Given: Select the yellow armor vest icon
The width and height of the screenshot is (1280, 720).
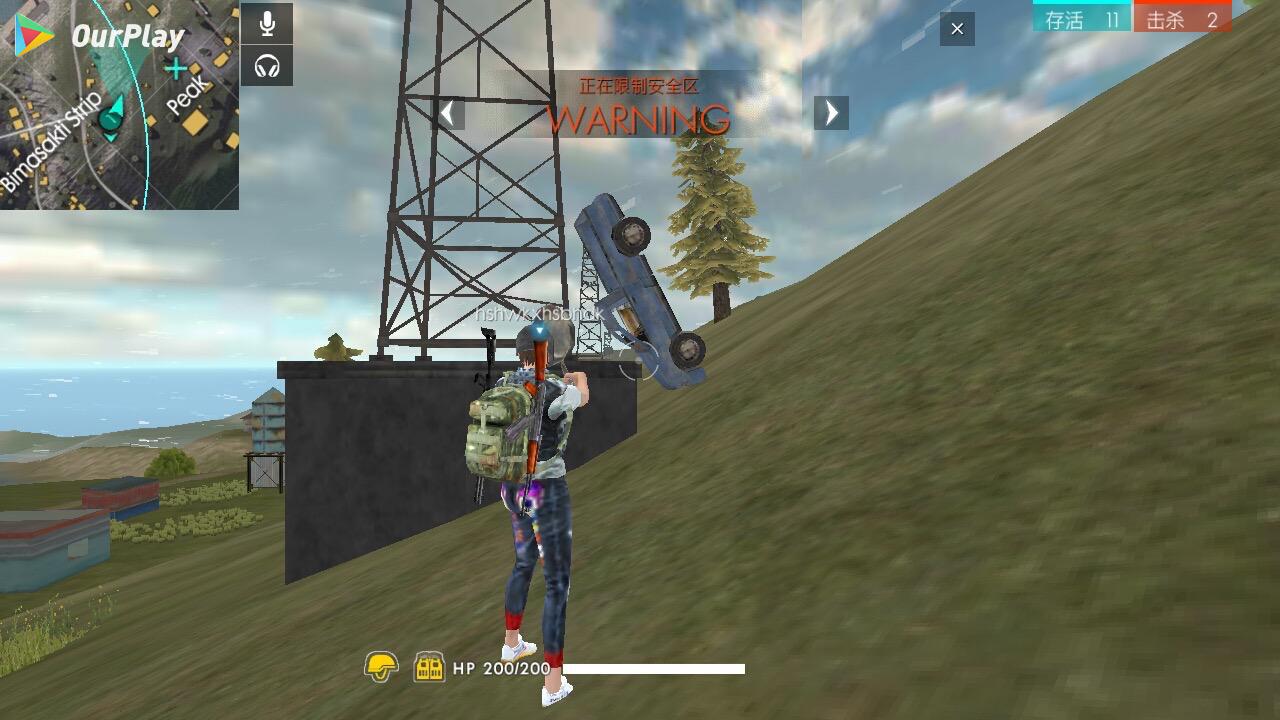Looking at the screenshot, I should point(429,667).
